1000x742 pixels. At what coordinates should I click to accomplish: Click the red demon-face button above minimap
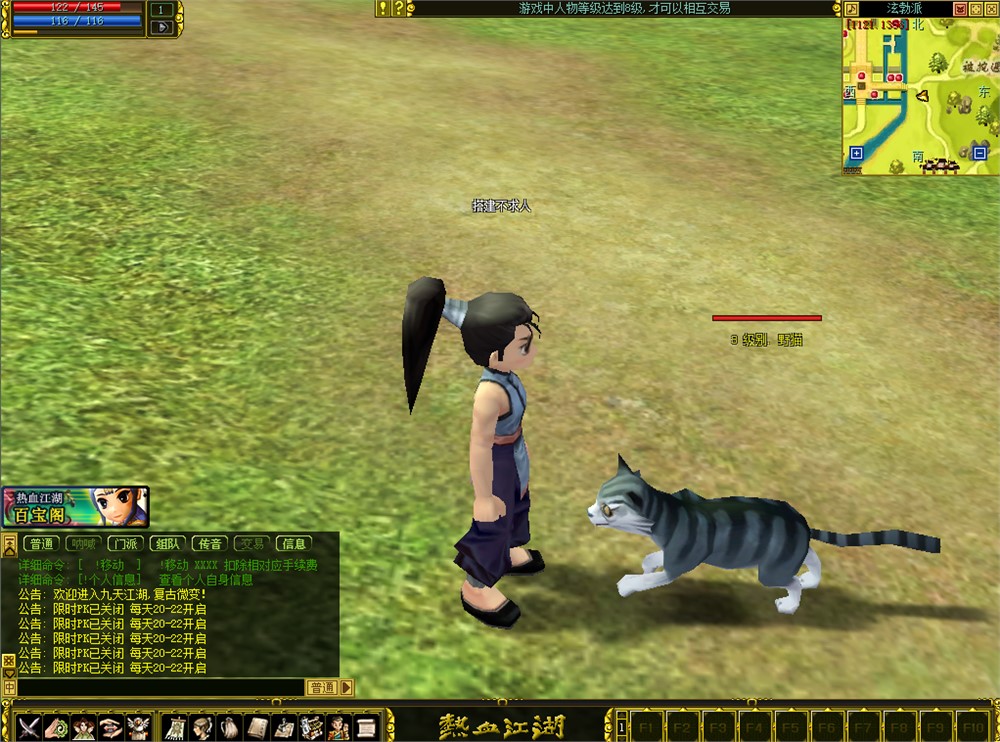point(960,9)
